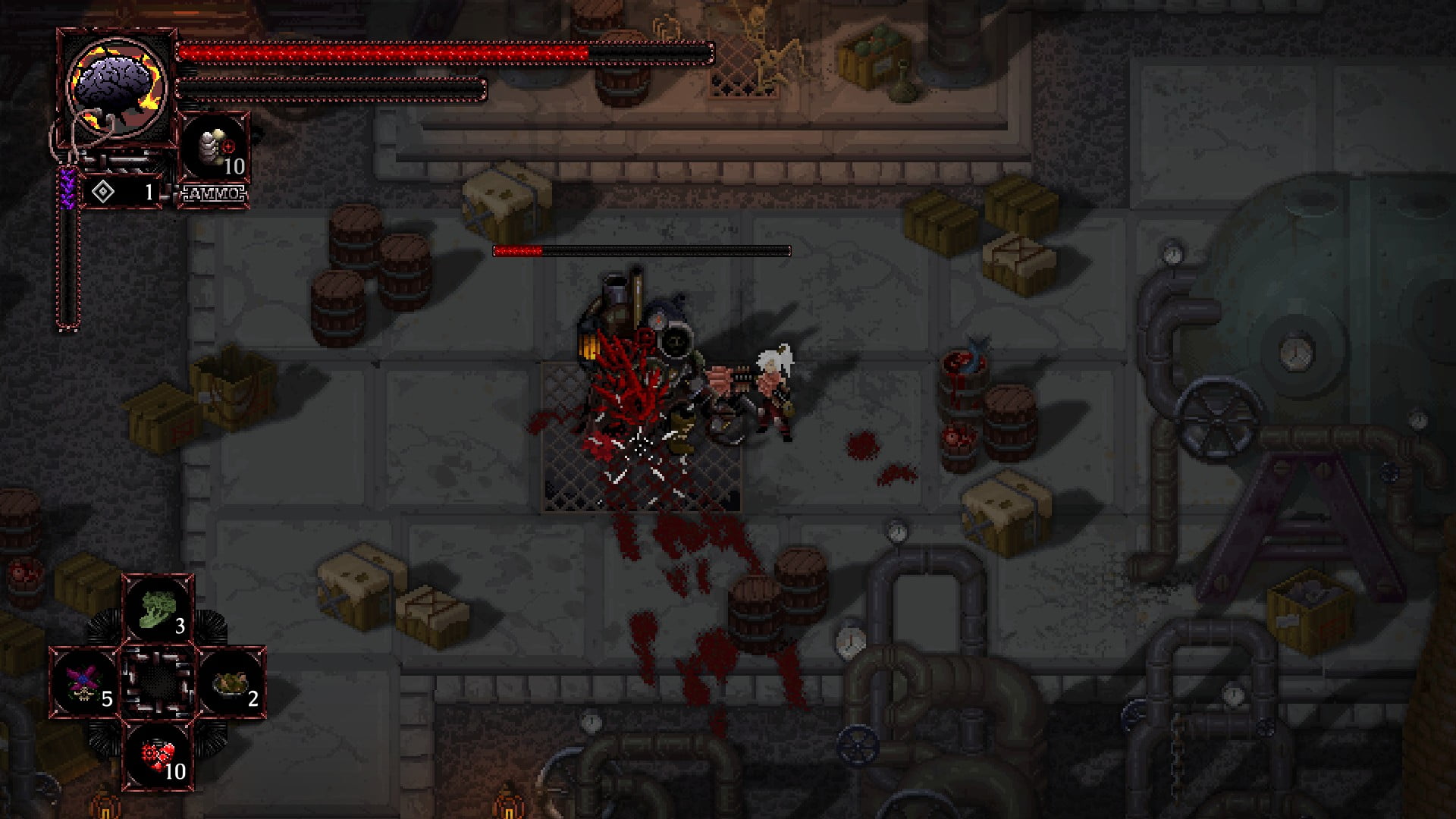The height and width of the screenshot is (819, 1456).
Task: Click the brain sanity portrait
Action: 118,86
